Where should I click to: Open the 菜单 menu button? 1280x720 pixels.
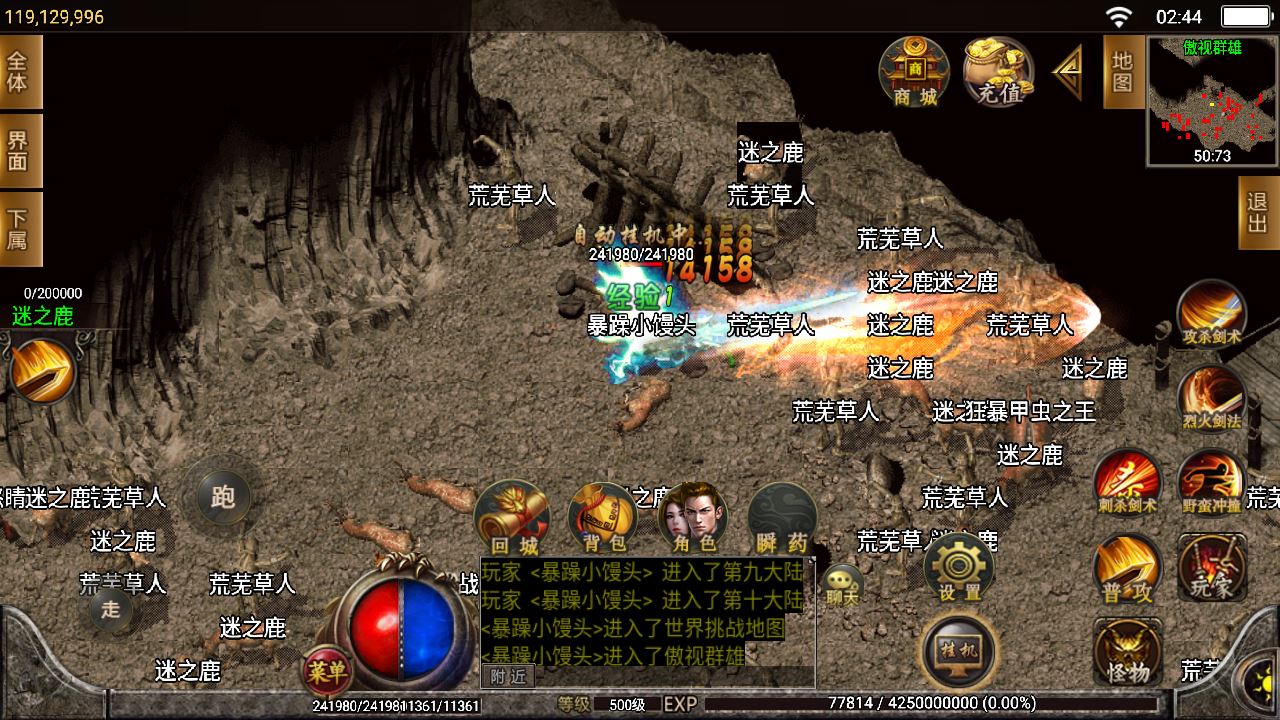(327, 672)
